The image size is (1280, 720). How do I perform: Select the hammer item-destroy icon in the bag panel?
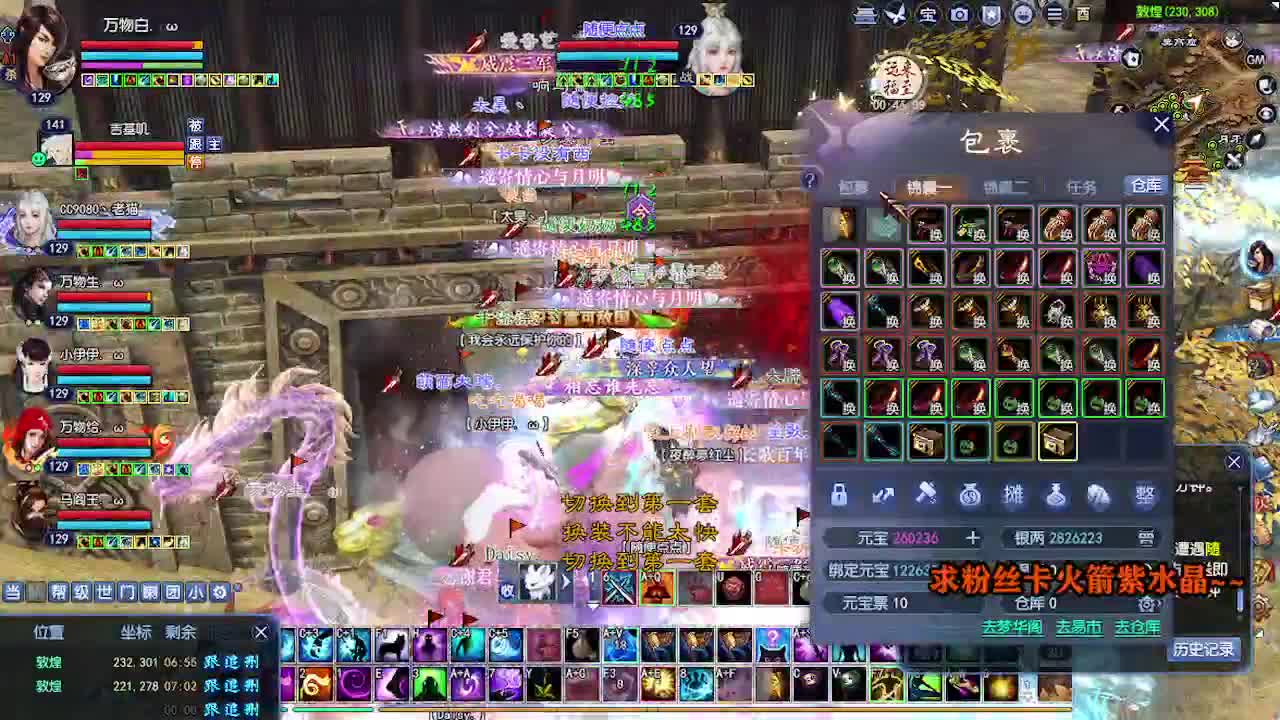925,495
